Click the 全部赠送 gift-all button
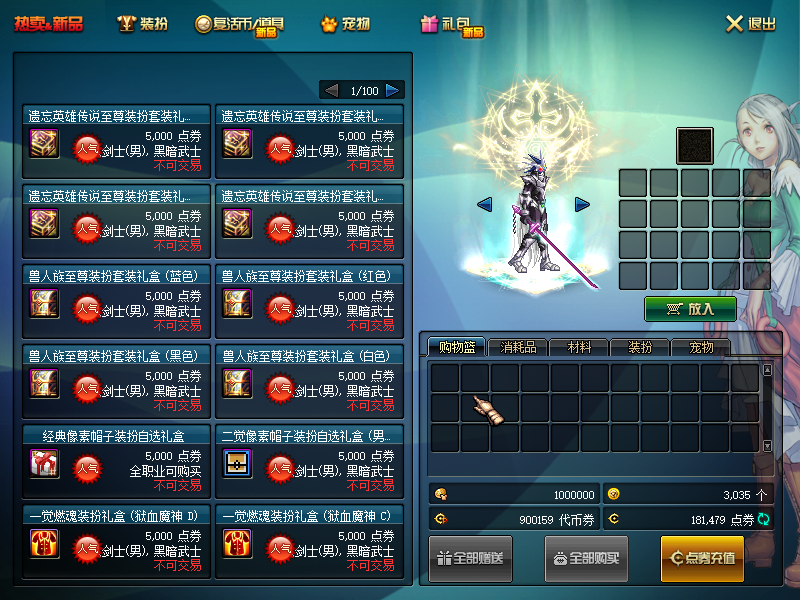The image size is (800, 600). tap(471, 558)
